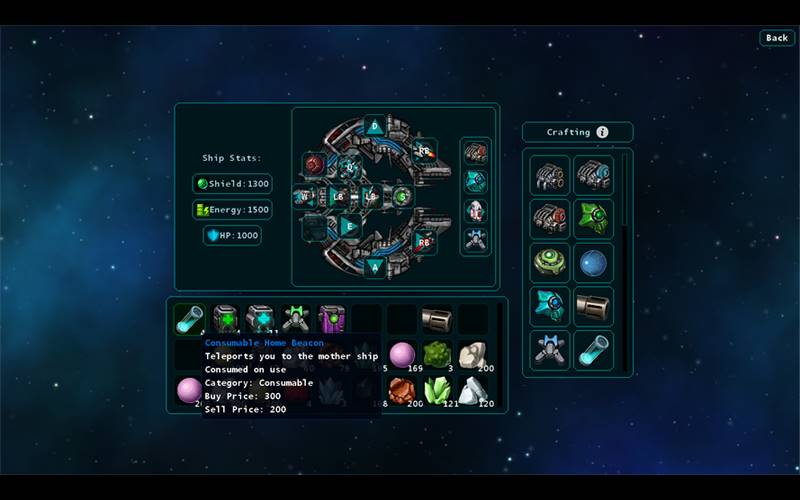
Task: Select the green S shield slot on ship
Action: tap(402, 196)
